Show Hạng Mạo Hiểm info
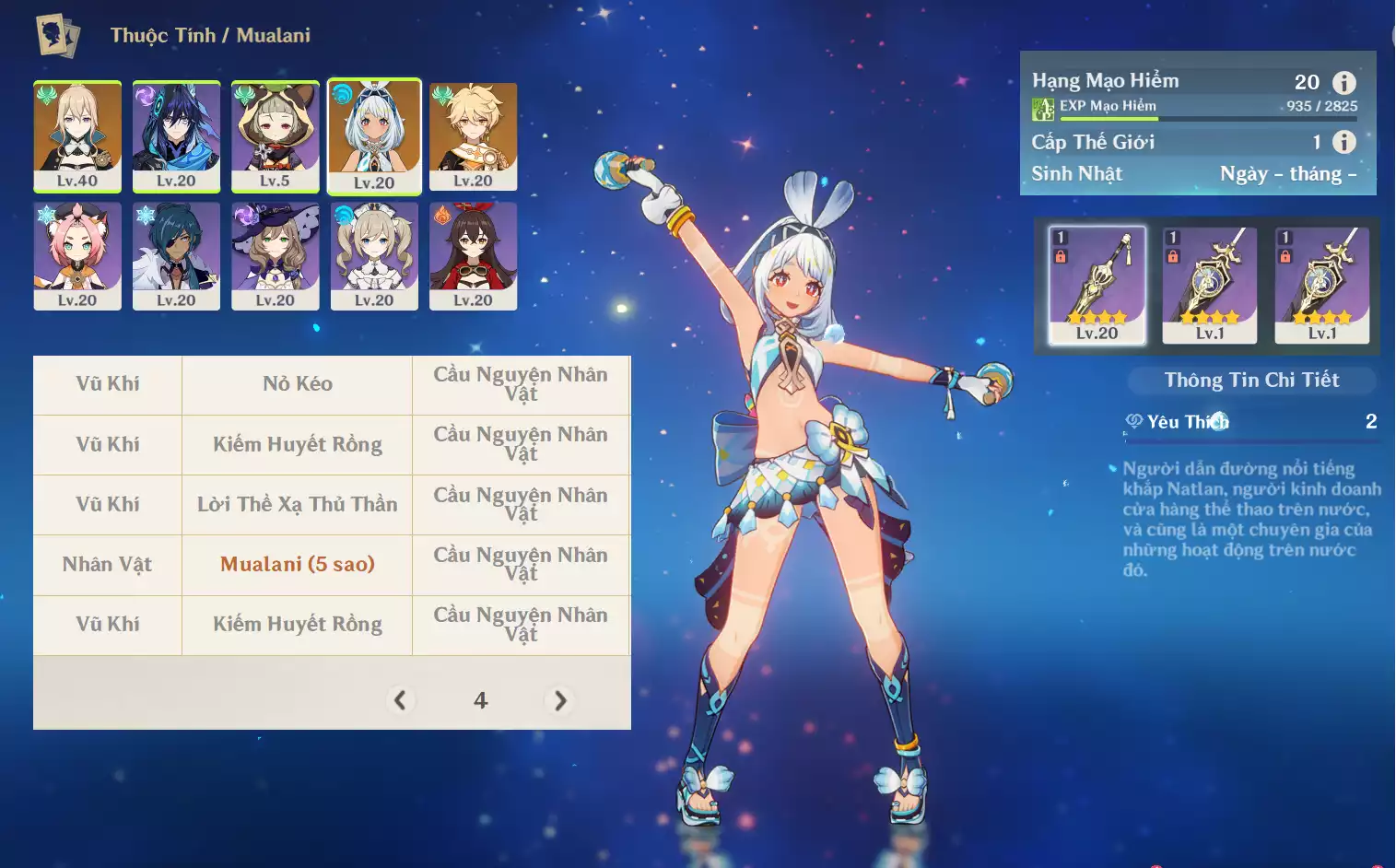This screenshot has width=1396, height=868. click(1344, 83)
